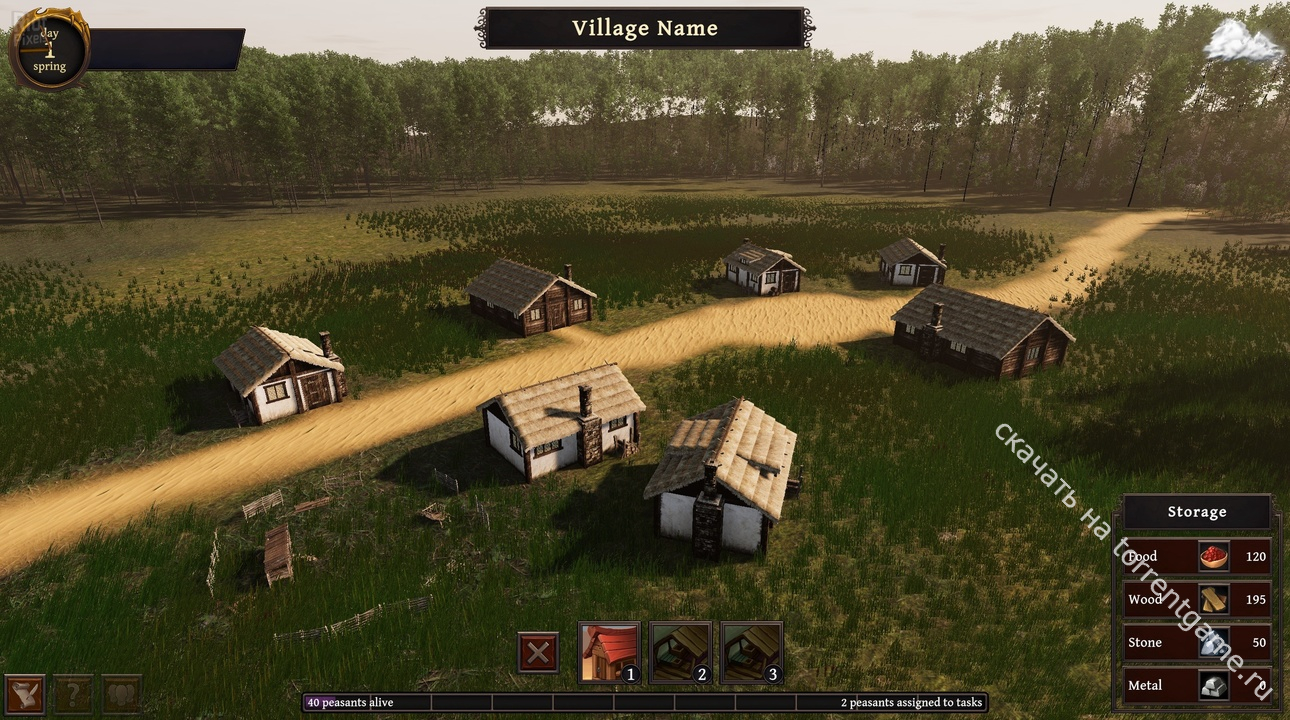Click the day and season medallion
This screenshot has width=1290, height=720.
[49, 49]
